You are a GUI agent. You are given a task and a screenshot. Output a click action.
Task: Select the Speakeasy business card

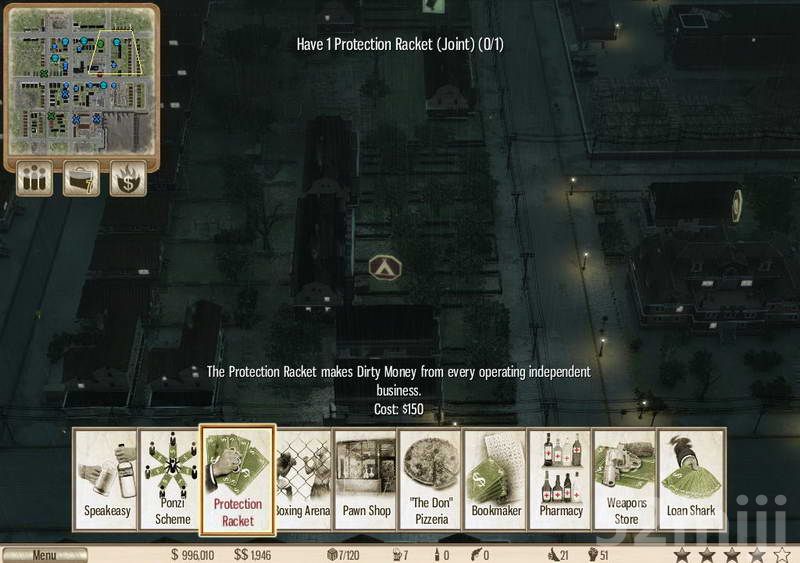pos(106,480)
